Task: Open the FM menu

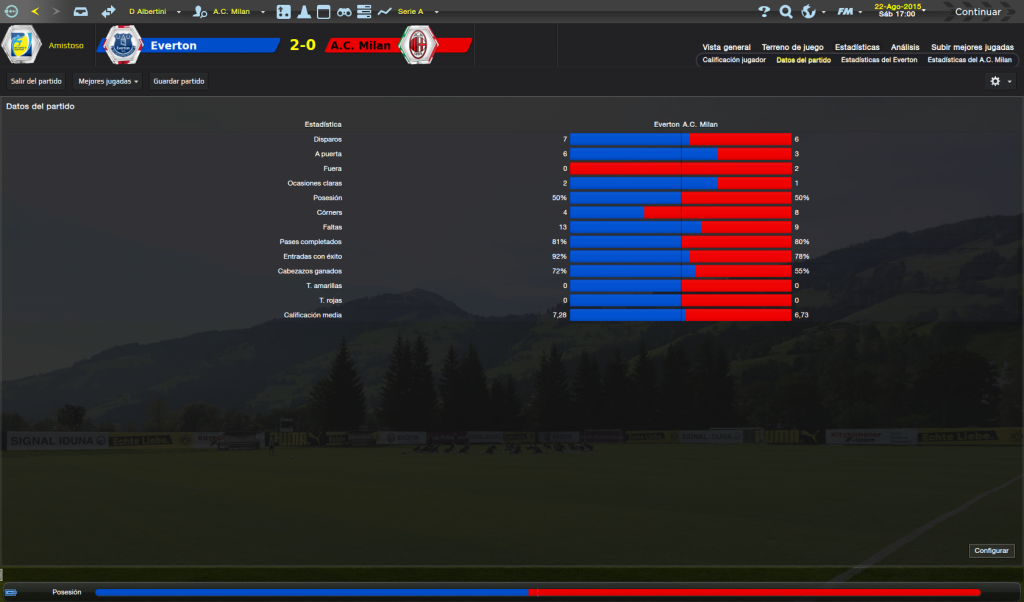Action: [849, 12]
